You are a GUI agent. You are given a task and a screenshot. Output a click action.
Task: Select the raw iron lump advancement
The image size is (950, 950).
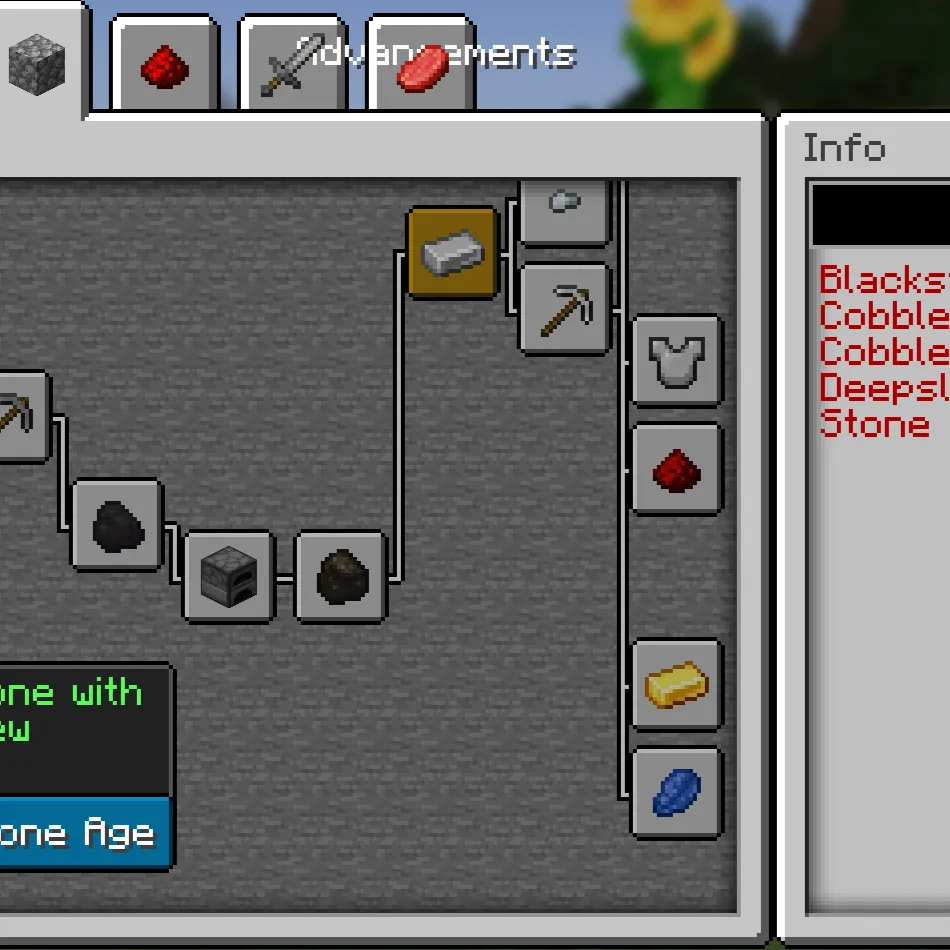pyautogui.click(x=341, y=577)
